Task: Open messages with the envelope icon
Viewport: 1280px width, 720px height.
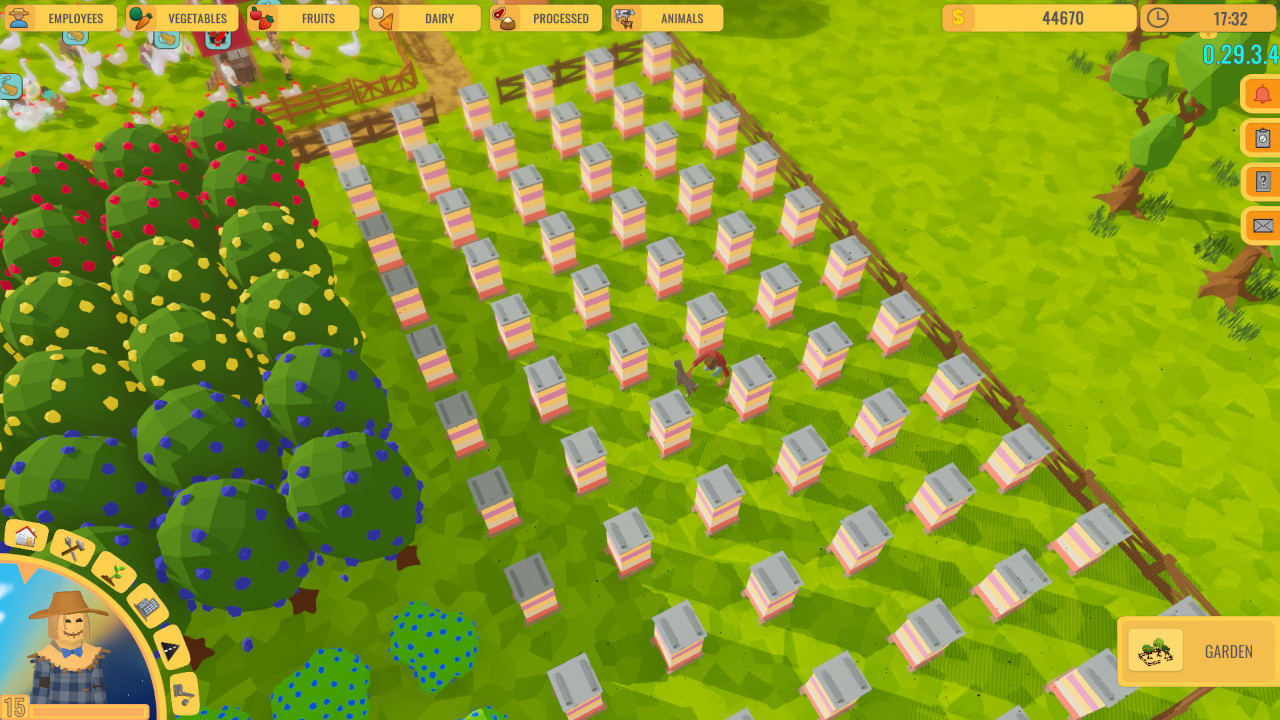Action: tap(1261, 226)
